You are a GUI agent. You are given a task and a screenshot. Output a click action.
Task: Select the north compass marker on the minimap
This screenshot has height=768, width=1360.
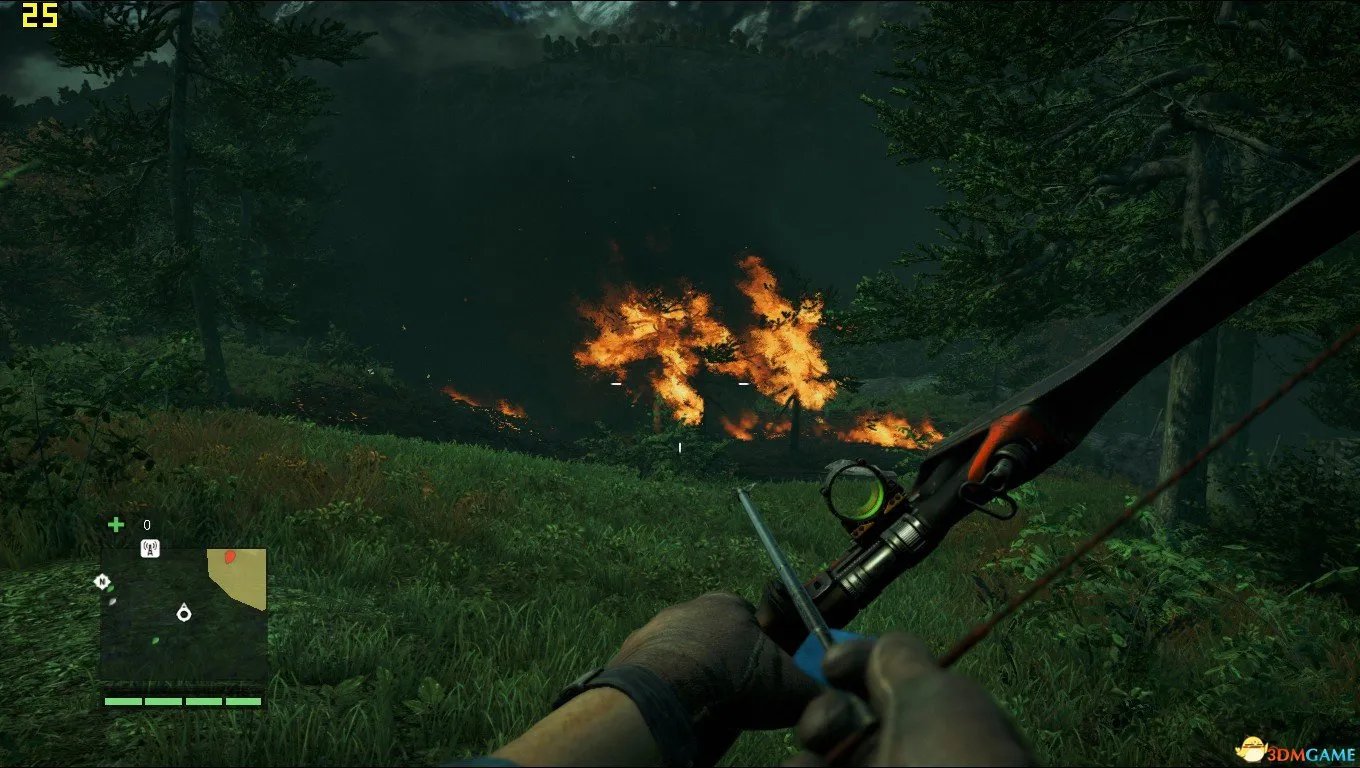click(x=101, y=581)
